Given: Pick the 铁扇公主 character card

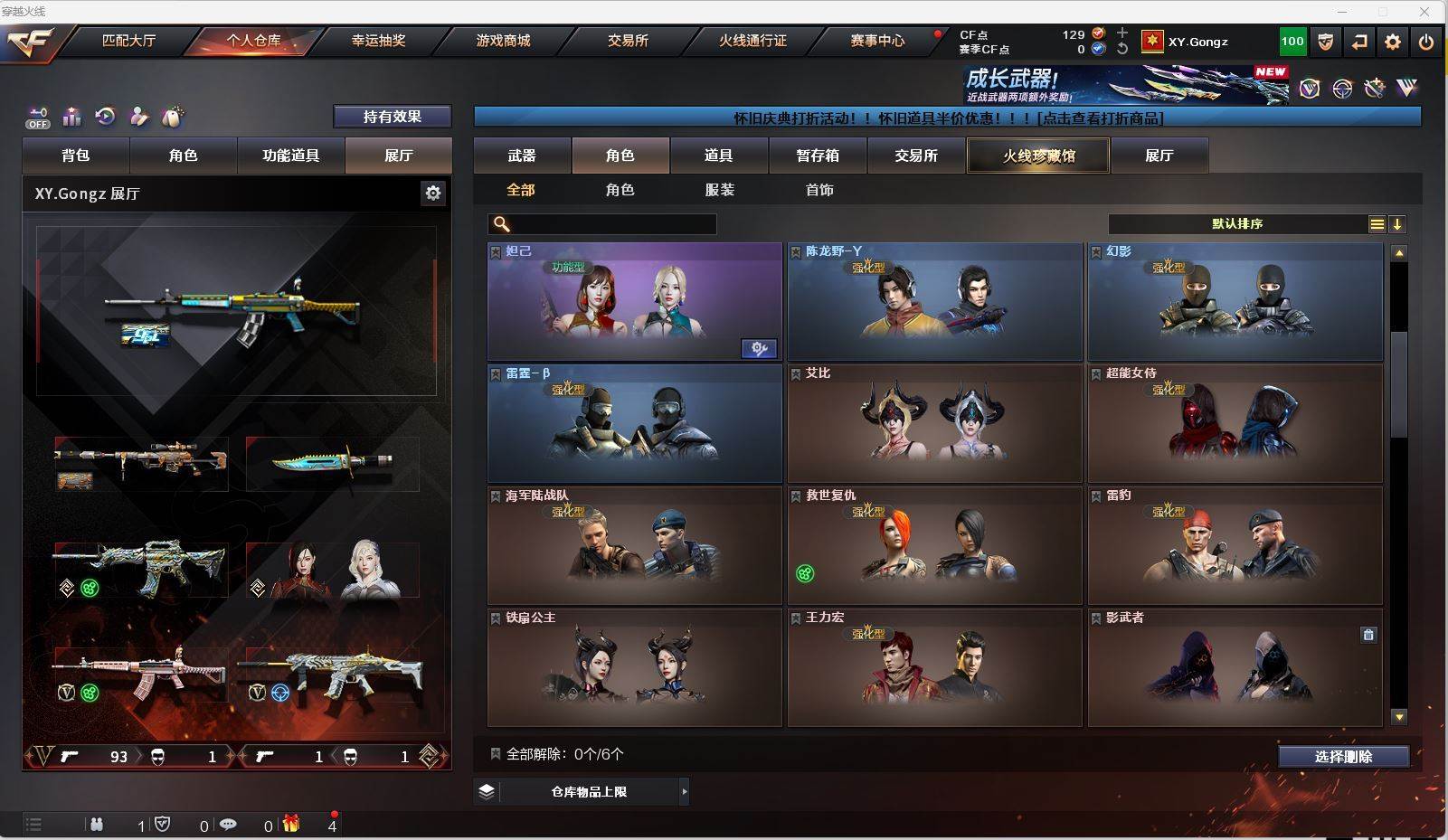Looking at the screenshot, I should 634,667.
